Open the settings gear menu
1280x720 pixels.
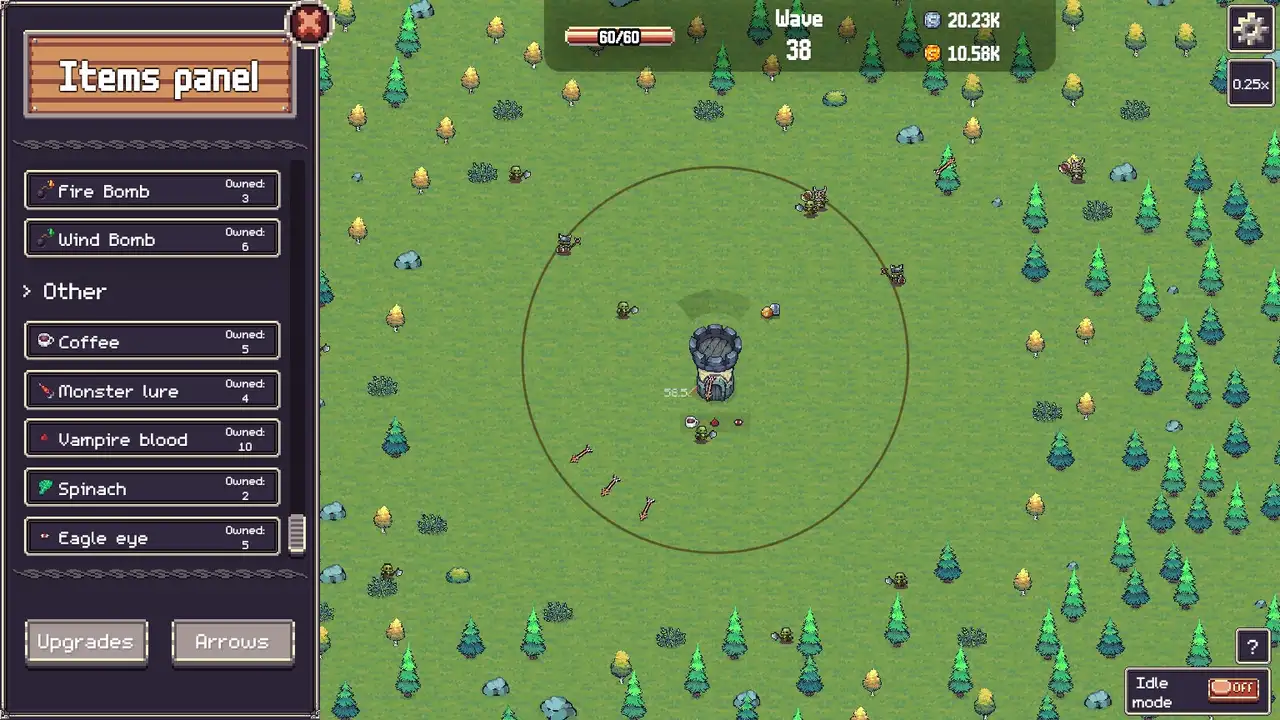(x=1250, y=29)
